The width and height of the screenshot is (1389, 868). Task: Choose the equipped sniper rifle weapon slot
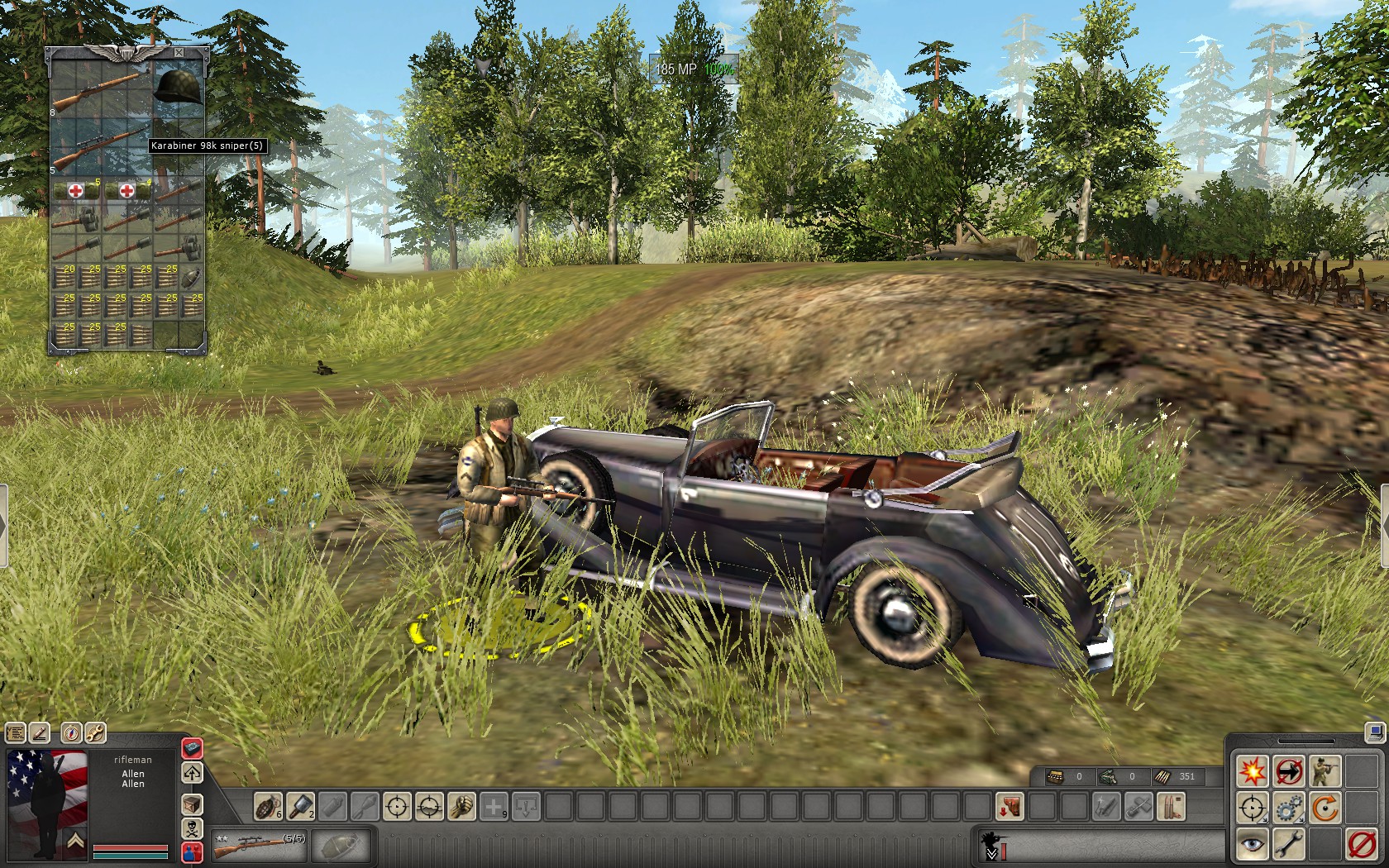(258, 845)
